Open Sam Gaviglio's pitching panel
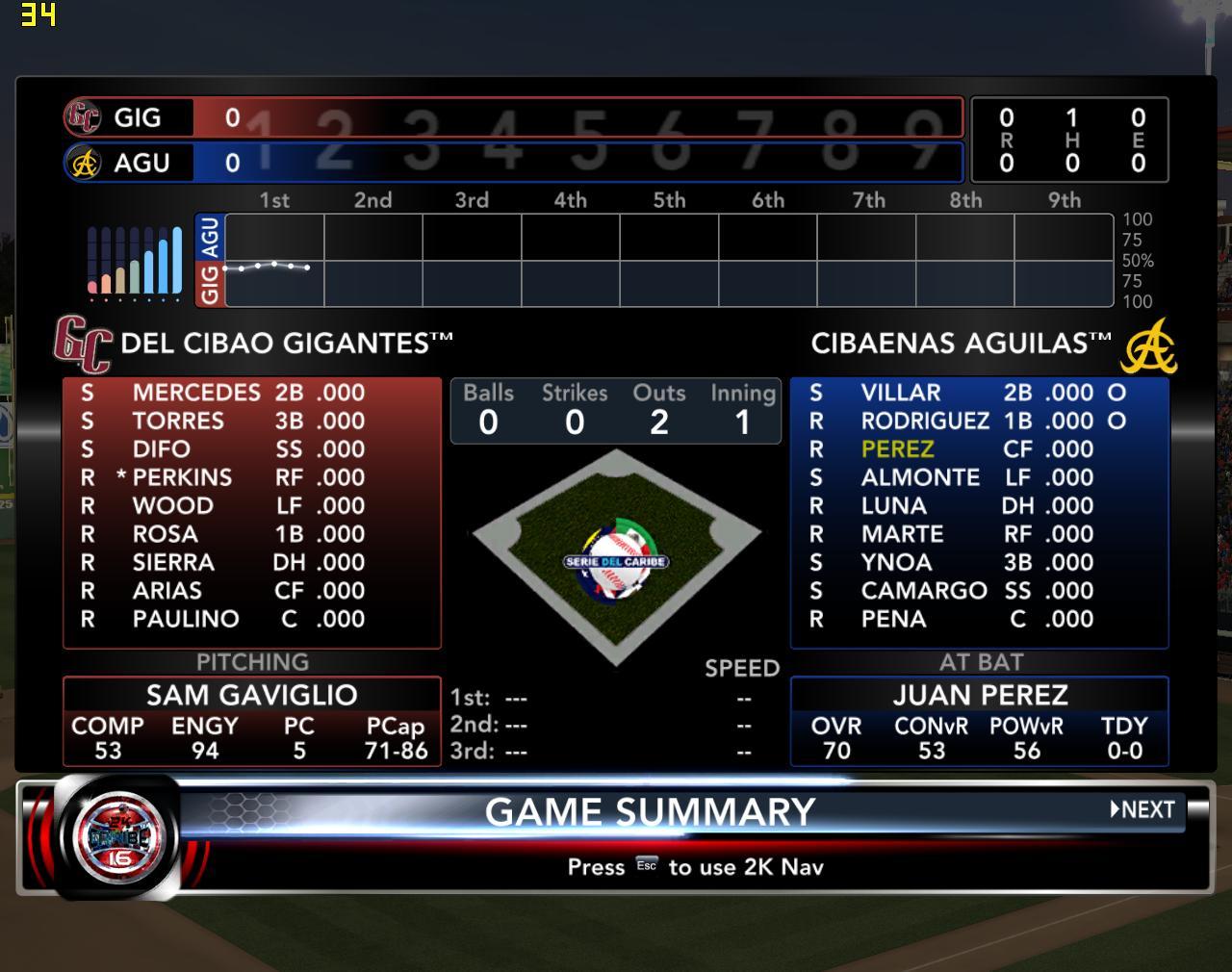Image resolution: width=1232 pixels, height=972 pixels. pos(251,695)
